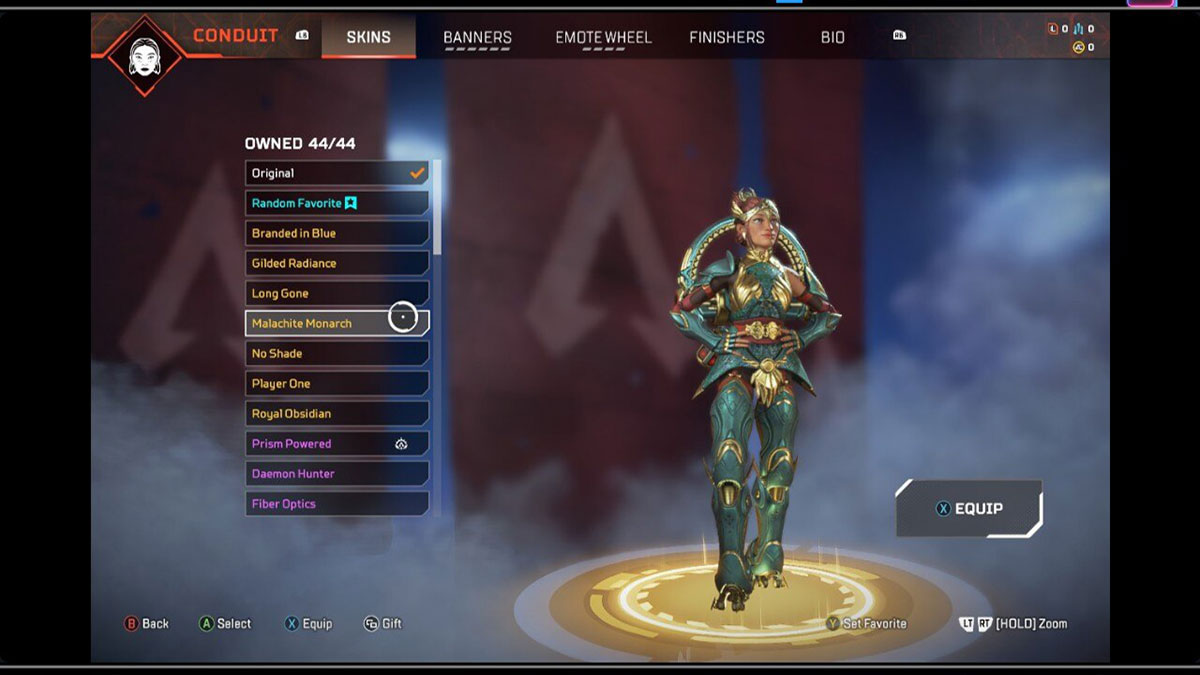Select the Prism Powered skin
This screenshot has height=675, width=1200.
click(336, 443)
